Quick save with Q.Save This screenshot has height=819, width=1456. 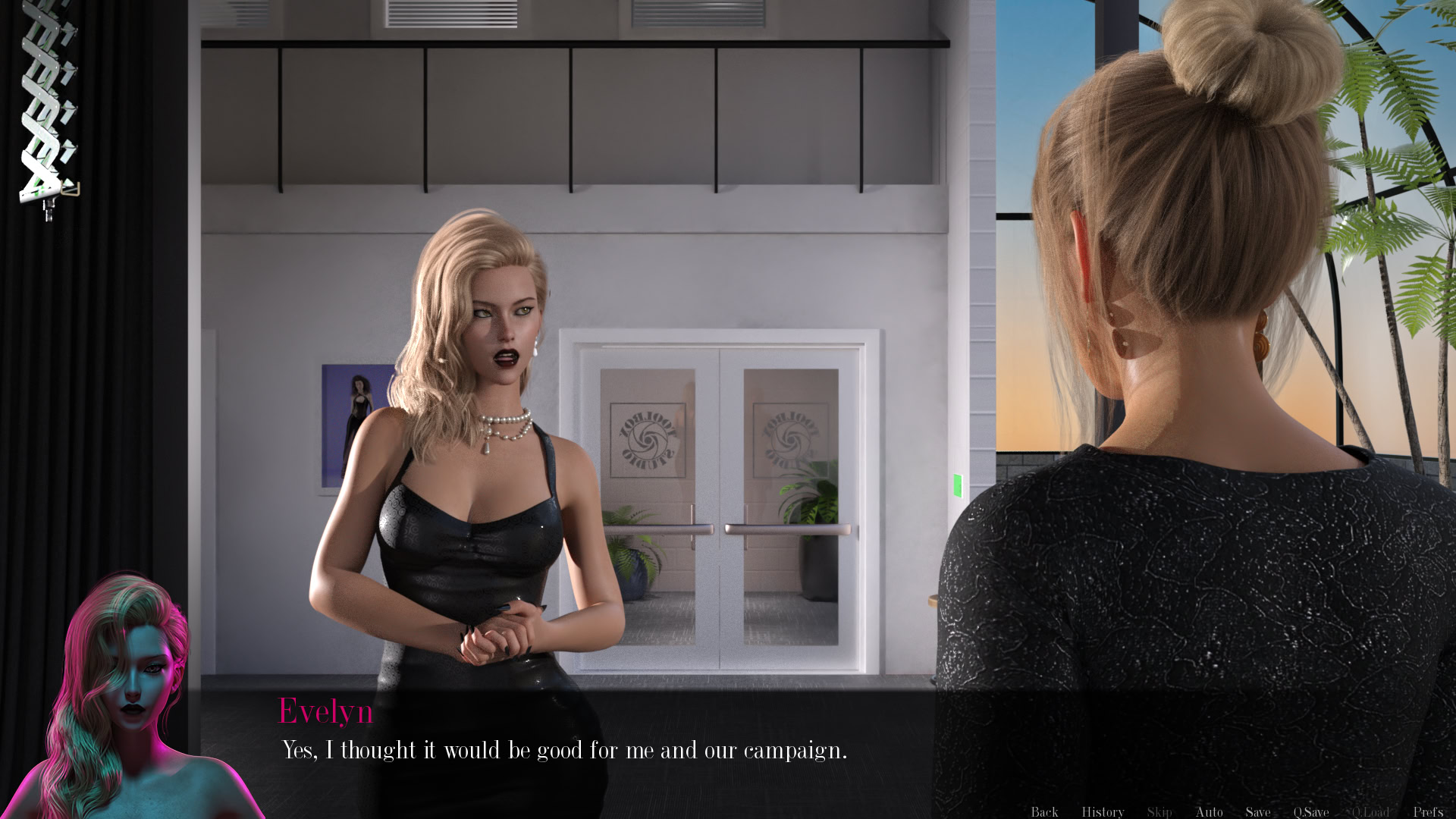(1311, 811)
